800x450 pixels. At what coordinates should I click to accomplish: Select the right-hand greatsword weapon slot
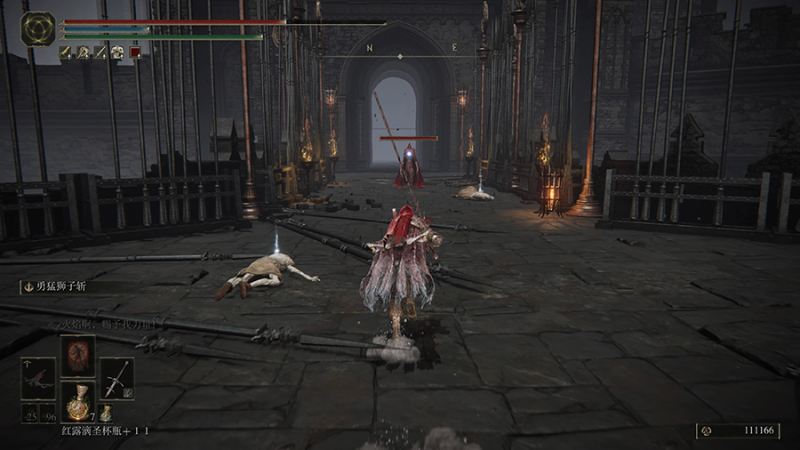[116, 379]
